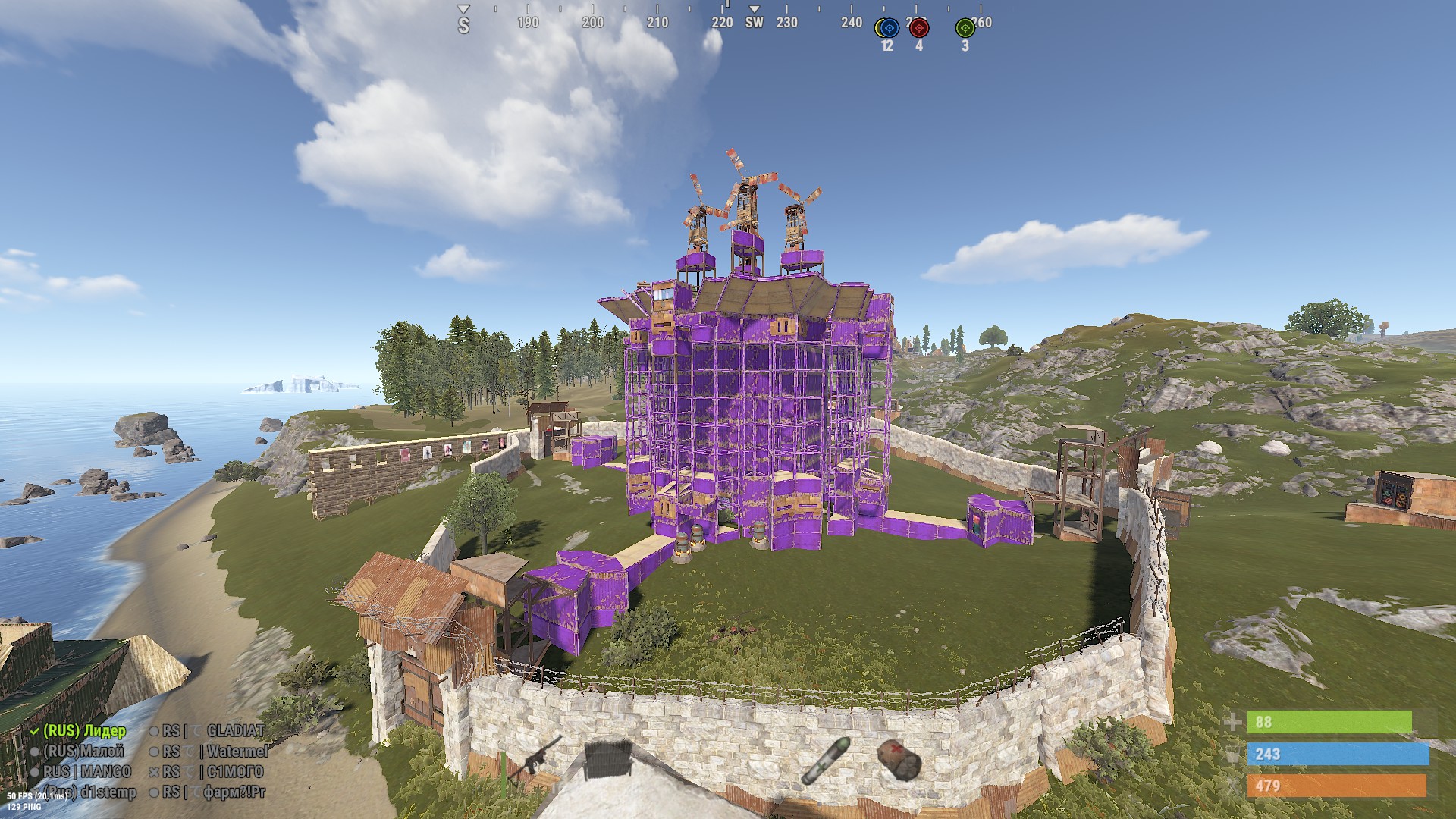
Task: Click the green compass ping marker
Action: [965, 28]
